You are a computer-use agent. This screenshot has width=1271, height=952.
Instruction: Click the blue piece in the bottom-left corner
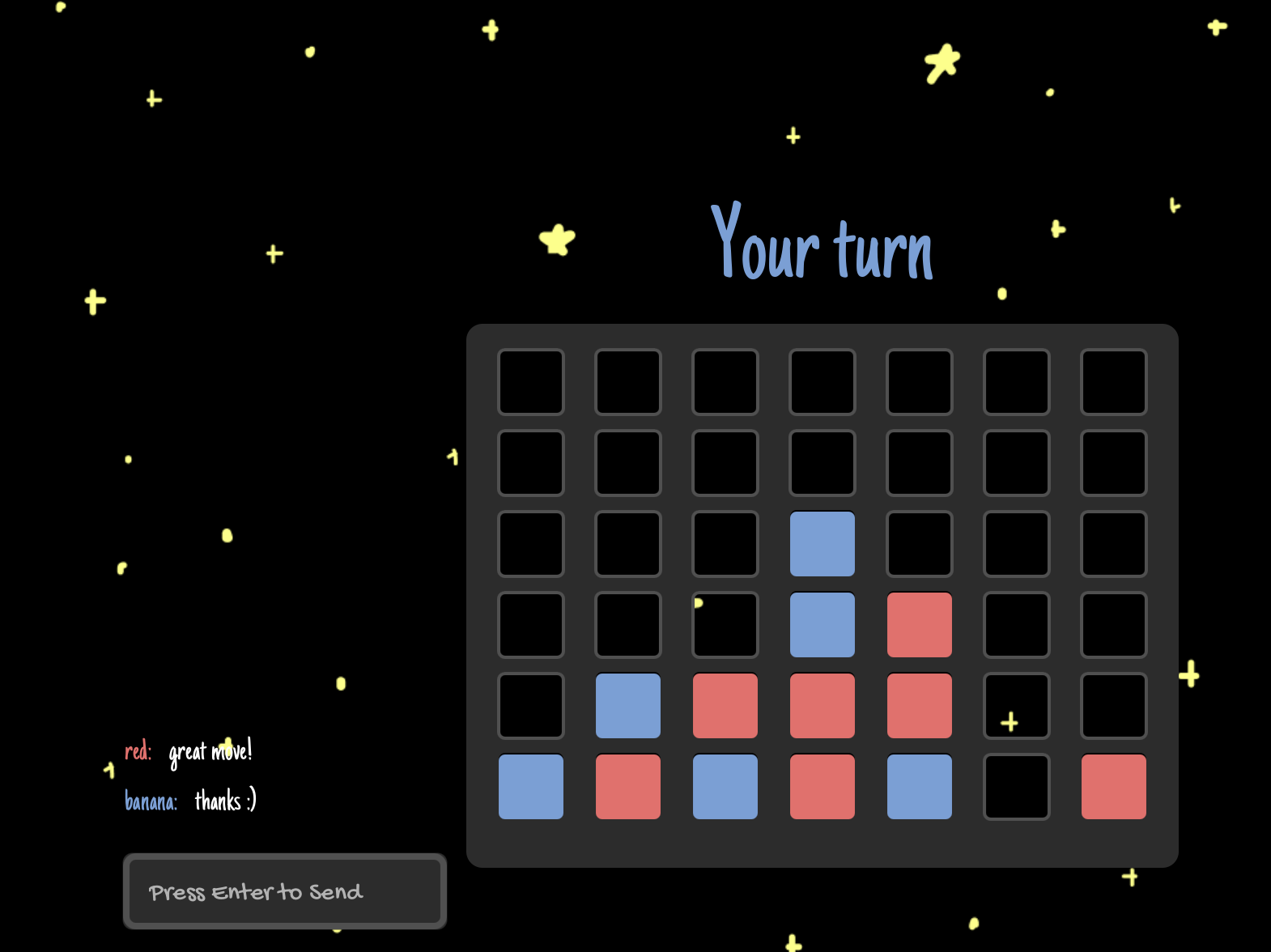(x=531, y=787)
